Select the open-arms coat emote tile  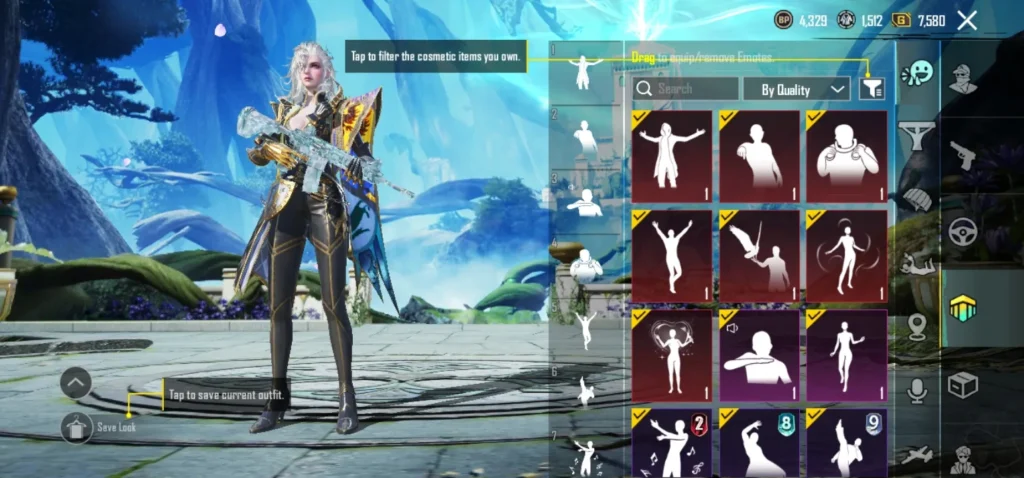(x=671, y=155)
